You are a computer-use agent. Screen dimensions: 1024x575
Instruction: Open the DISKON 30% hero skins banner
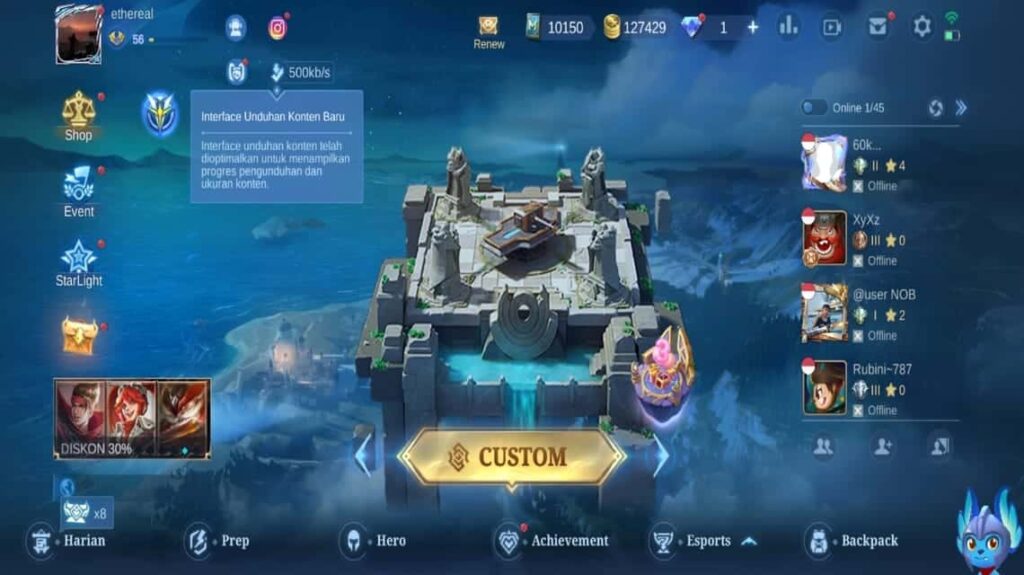point(132,418)
